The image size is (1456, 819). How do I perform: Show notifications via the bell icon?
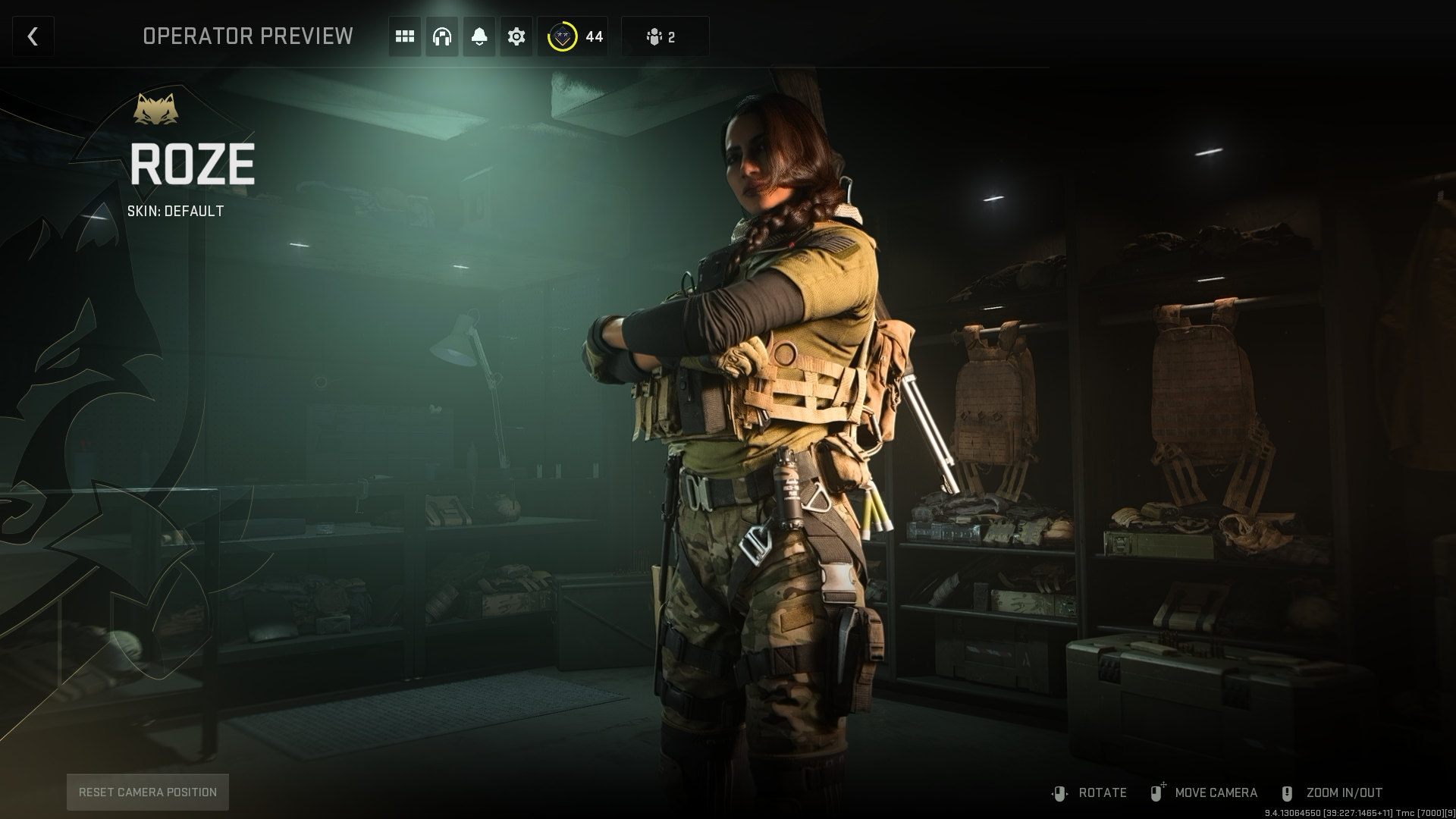[479, 36]
